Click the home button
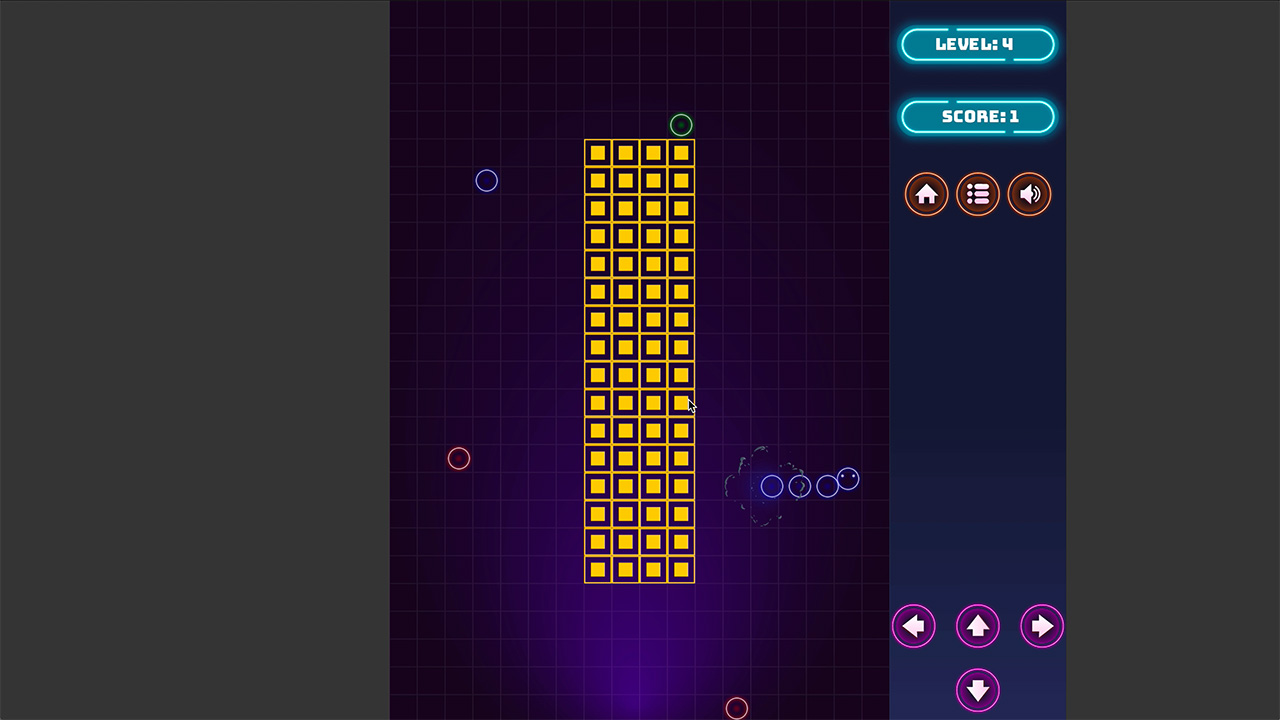The height and width of the screenshot is (720, 1280). pos(926,194)
